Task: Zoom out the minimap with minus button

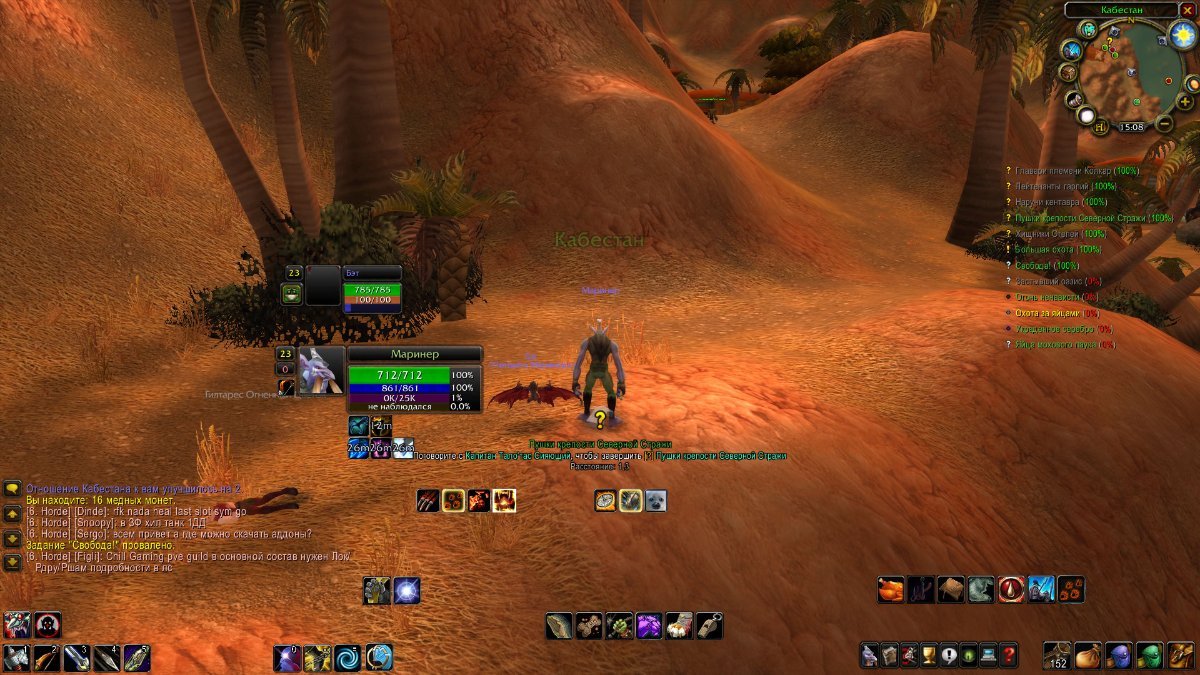Action: (1163, 123)
